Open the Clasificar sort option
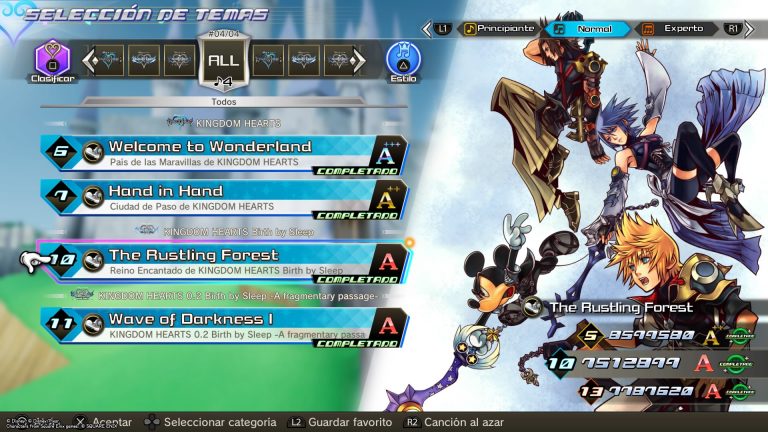 (x=52, y=59)
